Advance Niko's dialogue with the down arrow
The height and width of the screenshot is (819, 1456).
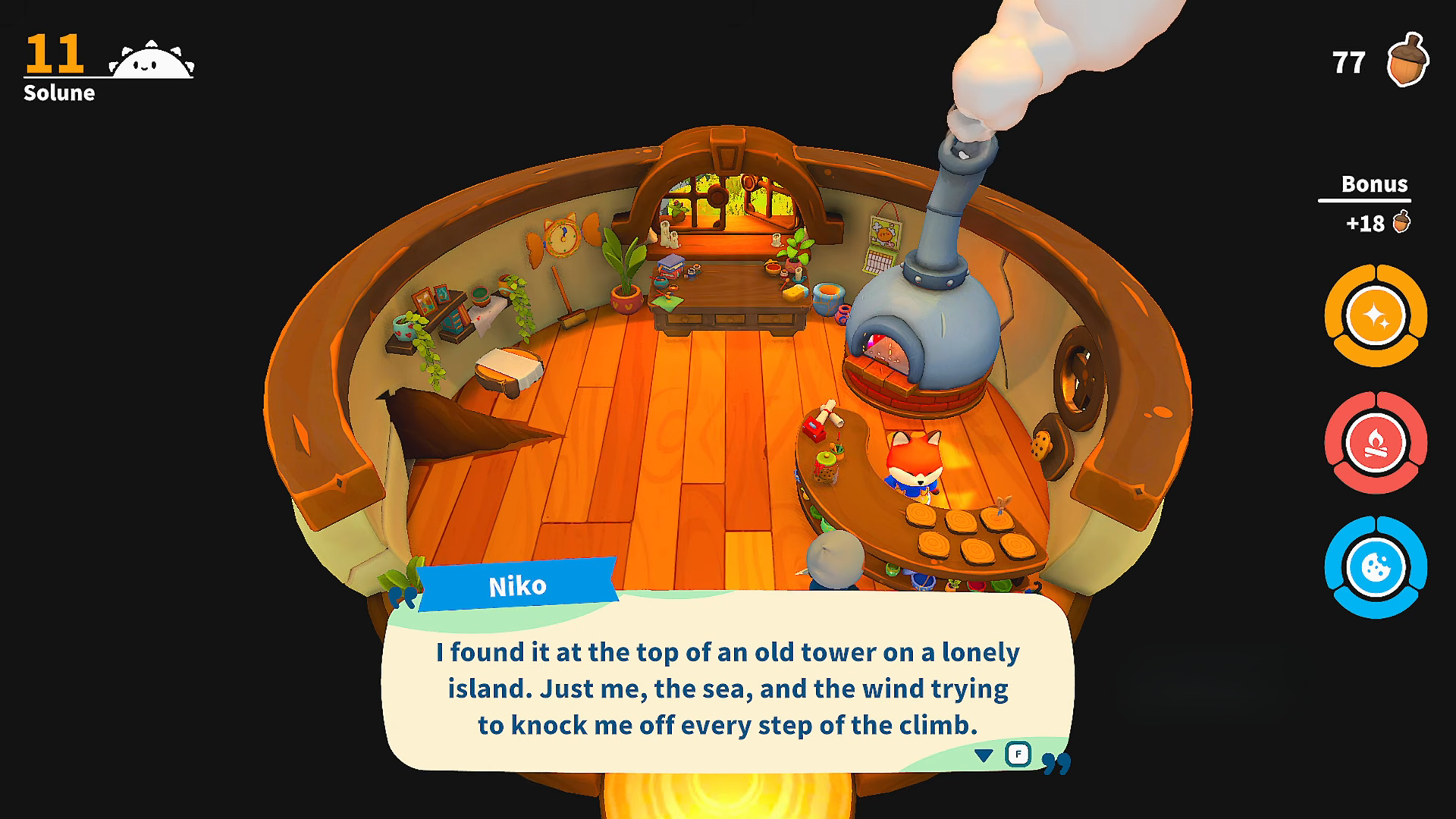[984, 755]
